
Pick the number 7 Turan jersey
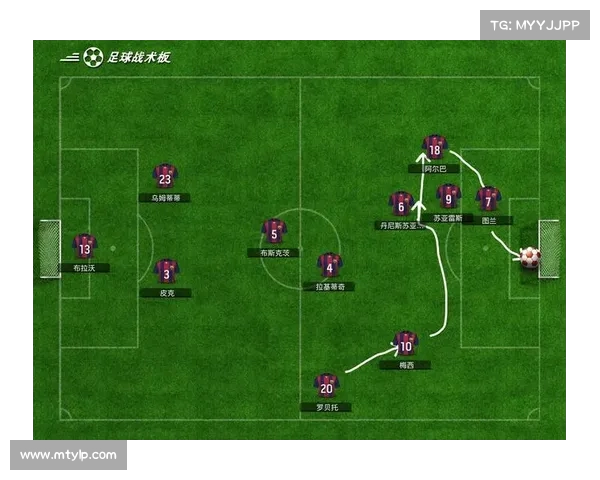tap(488, 199)
